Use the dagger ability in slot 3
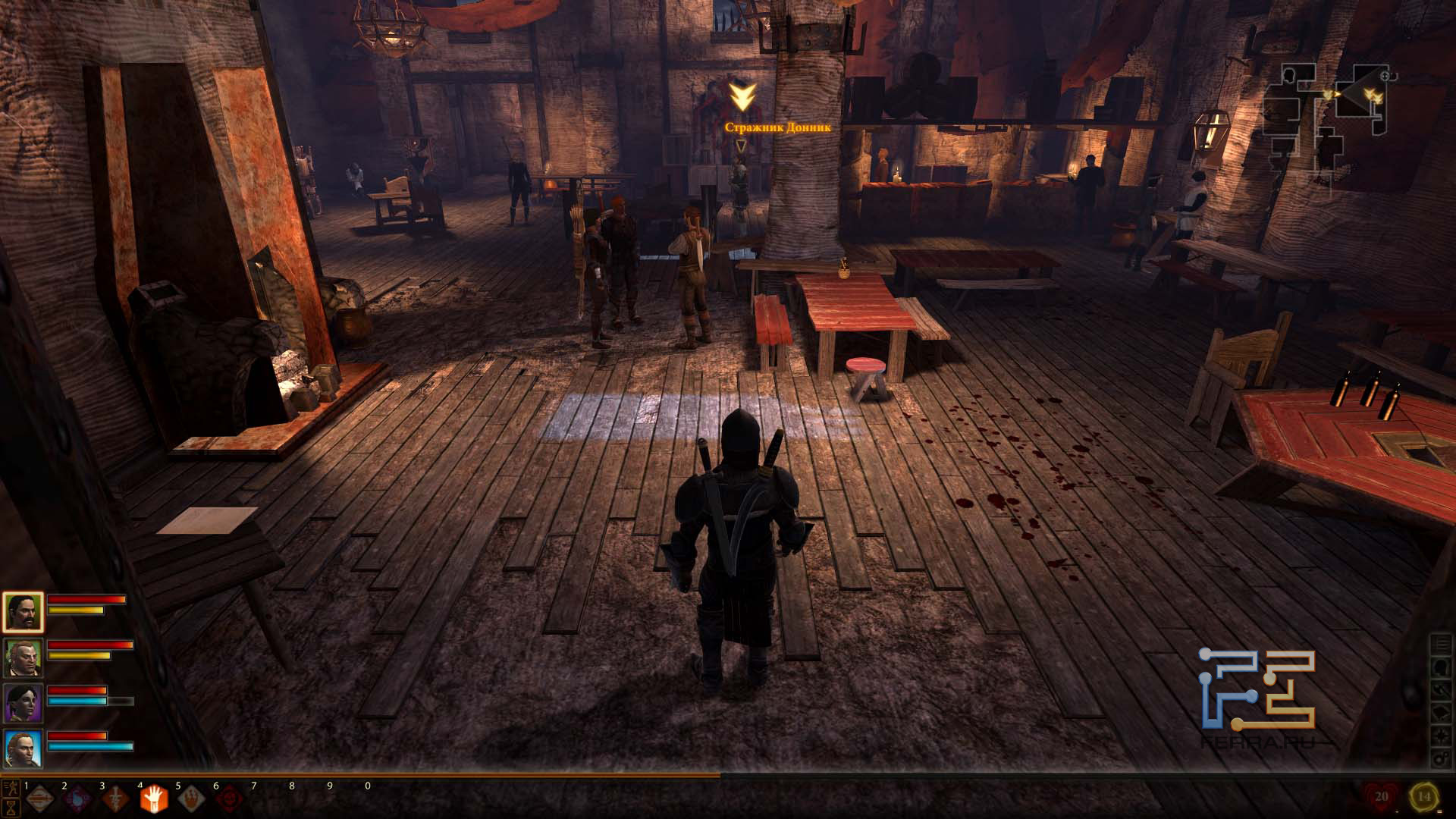This screenshot has height=819, width=1456. (x=115, y=799)
